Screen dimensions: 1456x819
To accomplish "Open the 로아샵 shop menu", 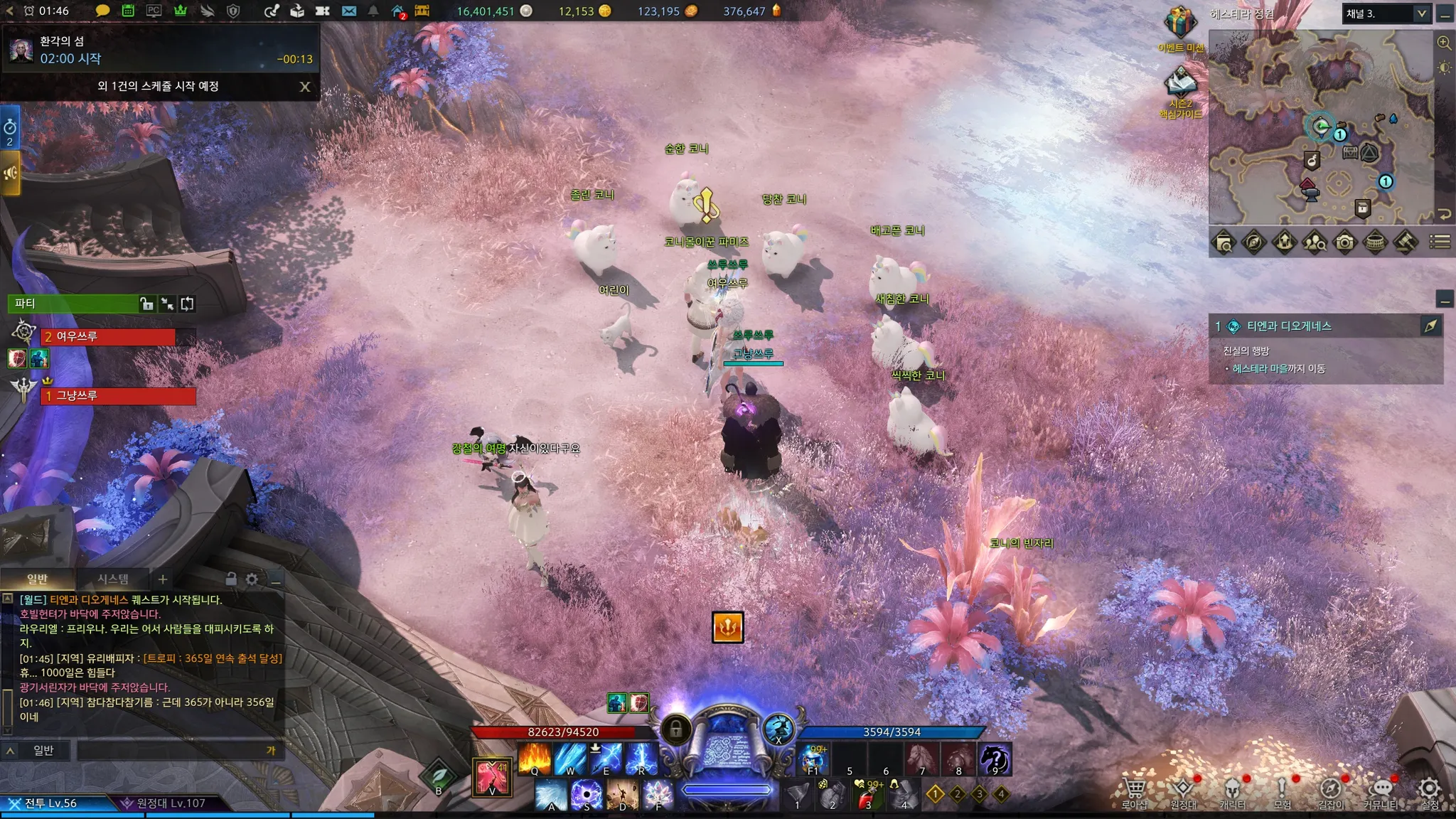I will tap(1134, 790).
